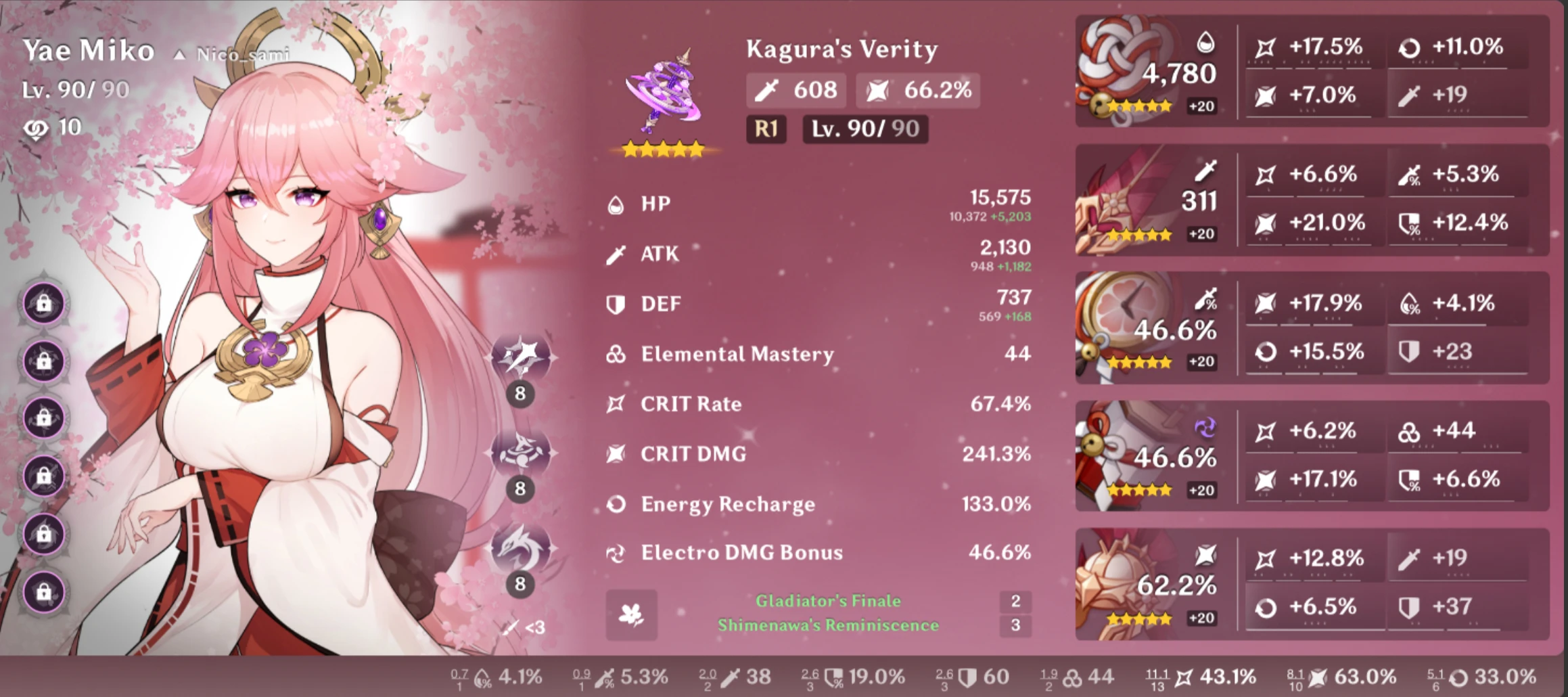Select Yae Miko's Normal Attack talent icon
1568x697 pixels.
pos(521,355)
